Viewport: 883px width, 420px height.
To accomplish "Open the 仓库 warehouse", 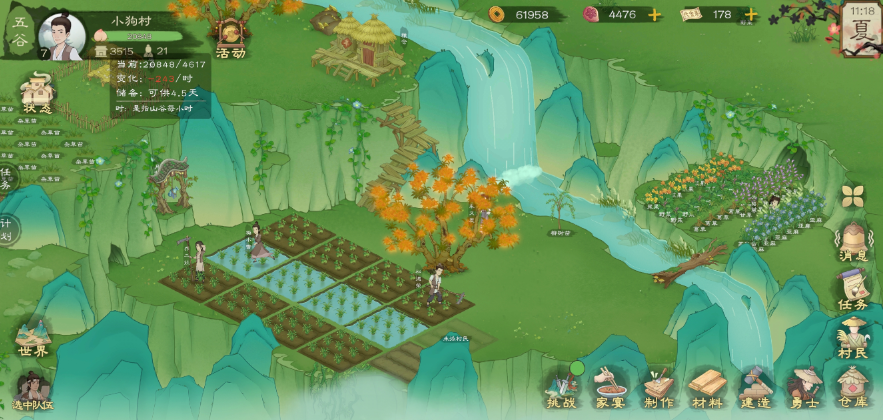I will (853, 387).
